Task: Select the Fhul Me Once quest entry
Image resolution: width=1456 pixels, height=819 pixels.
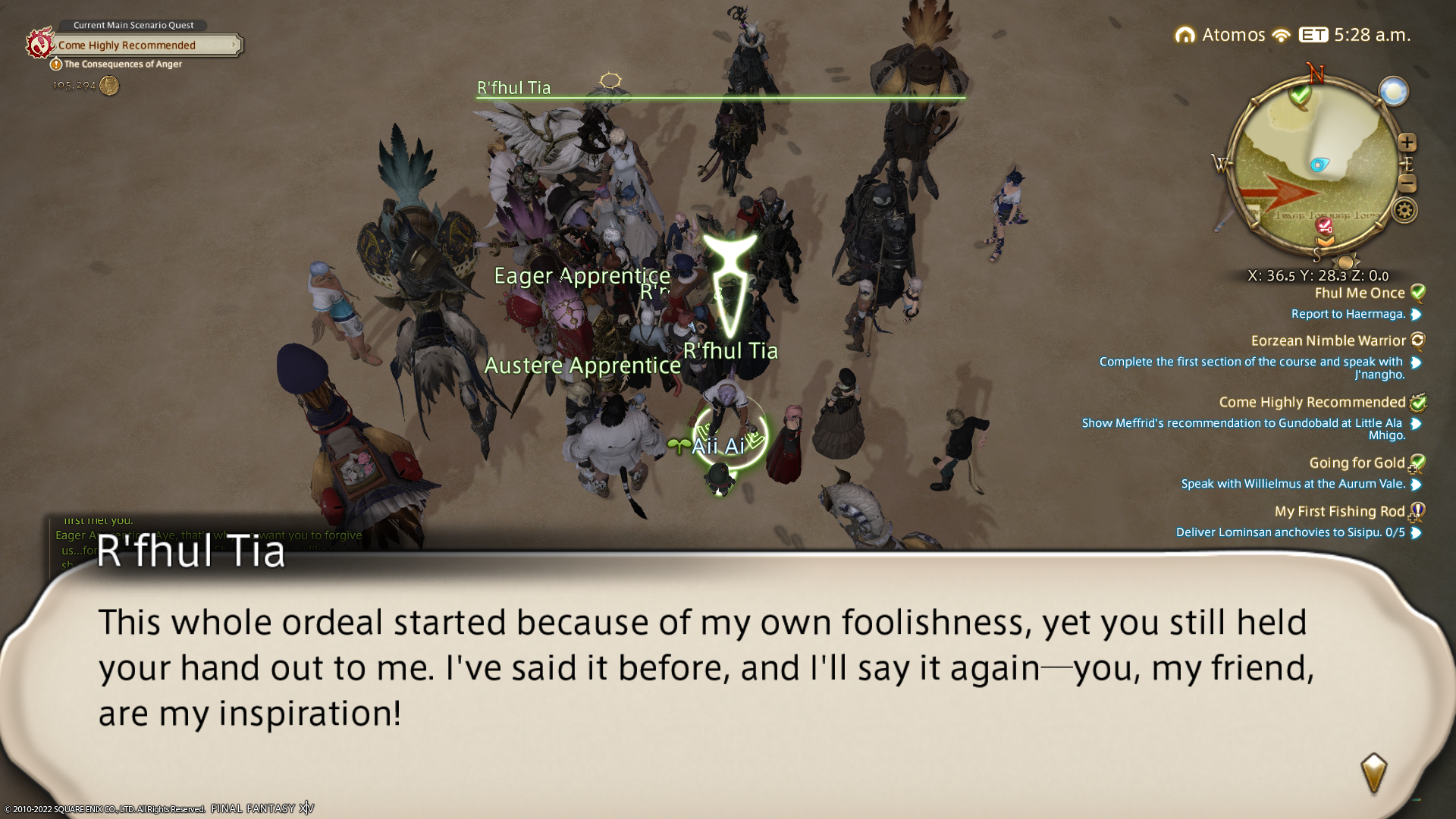Action: pyautogui.click(x=1359, y=293)
